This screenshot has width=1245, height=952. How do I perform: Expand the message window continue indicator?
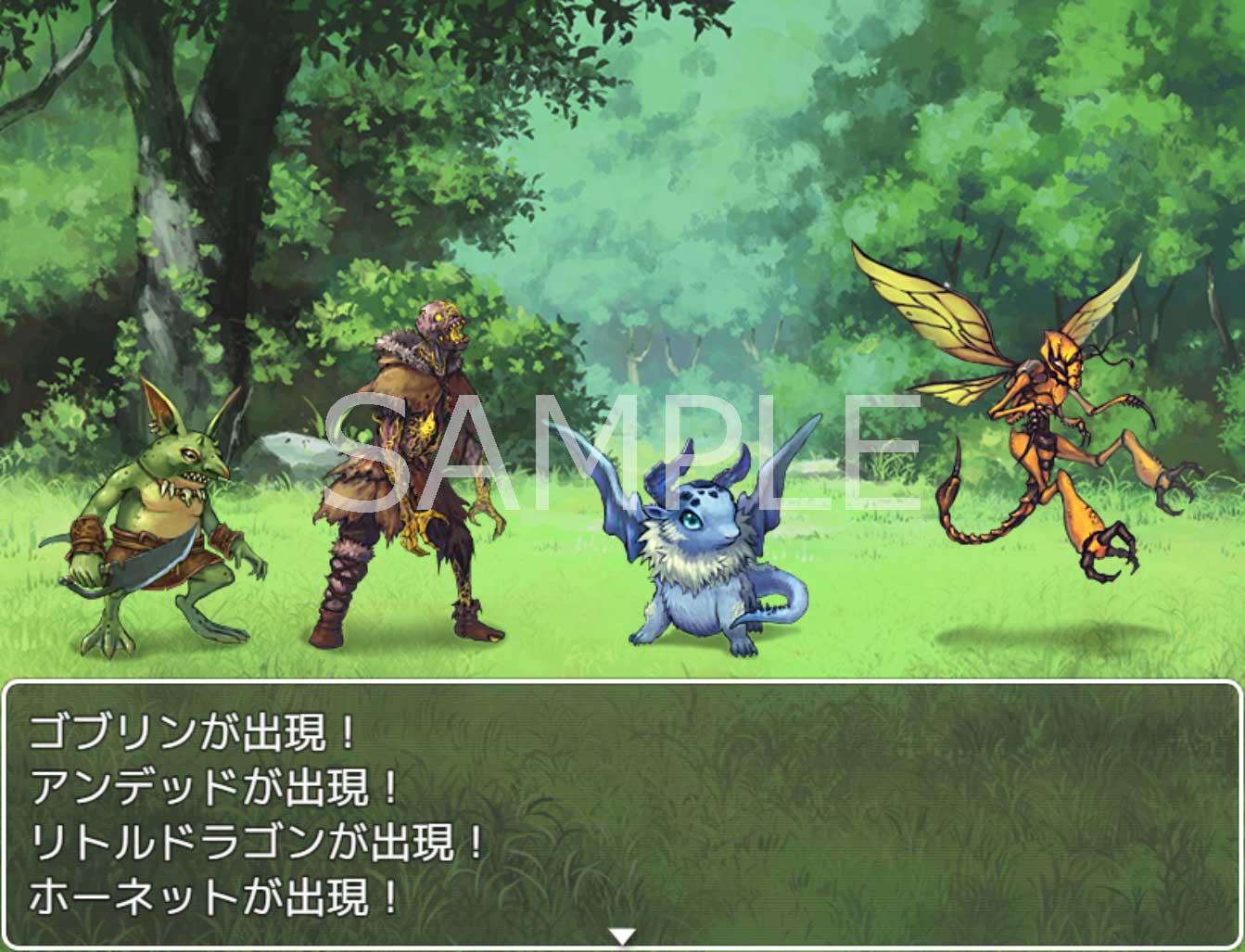[x=622, y=938]
